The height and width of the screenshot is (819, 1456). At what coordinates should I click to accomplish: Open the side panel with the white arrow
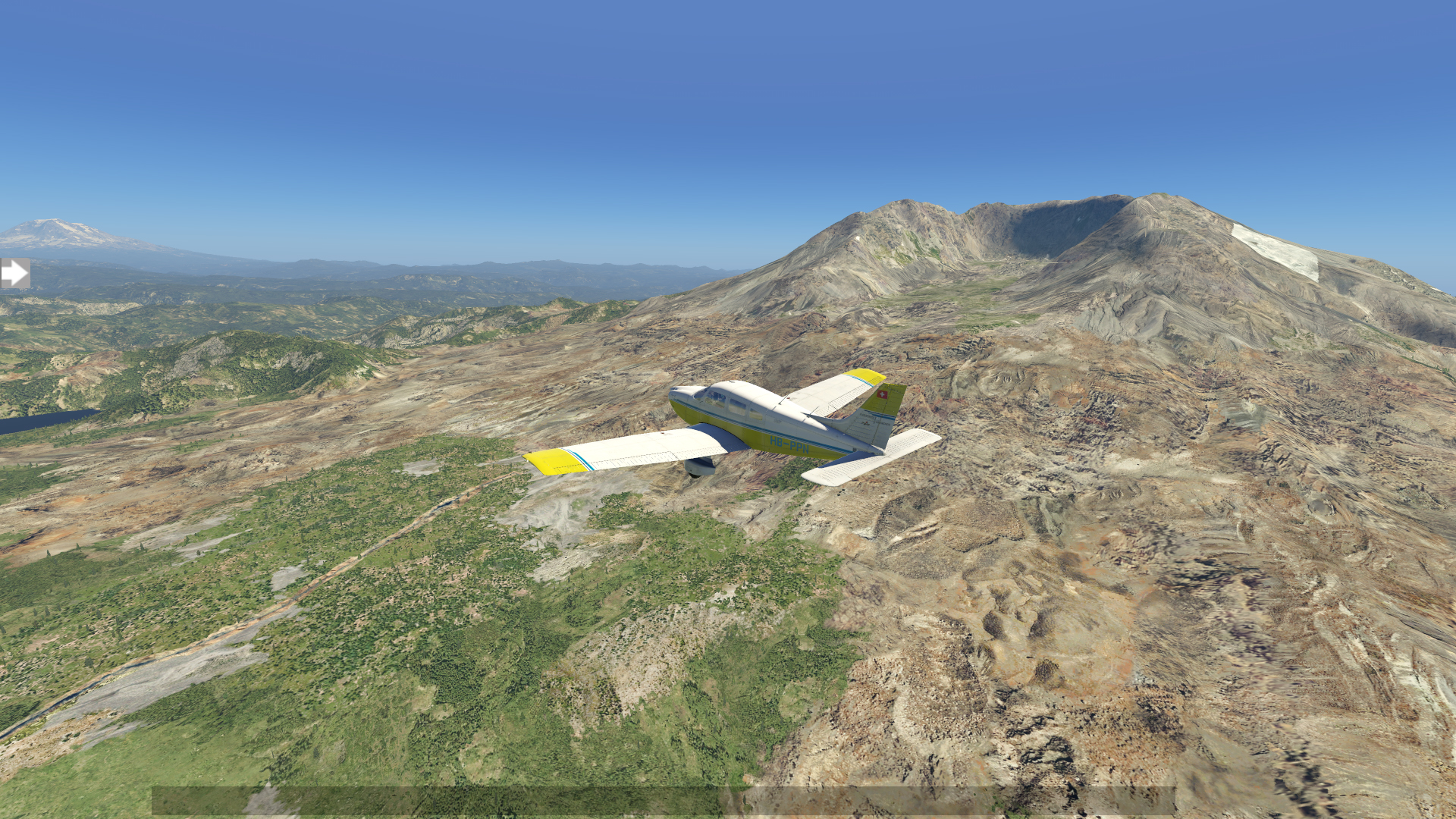pos(14,273)
